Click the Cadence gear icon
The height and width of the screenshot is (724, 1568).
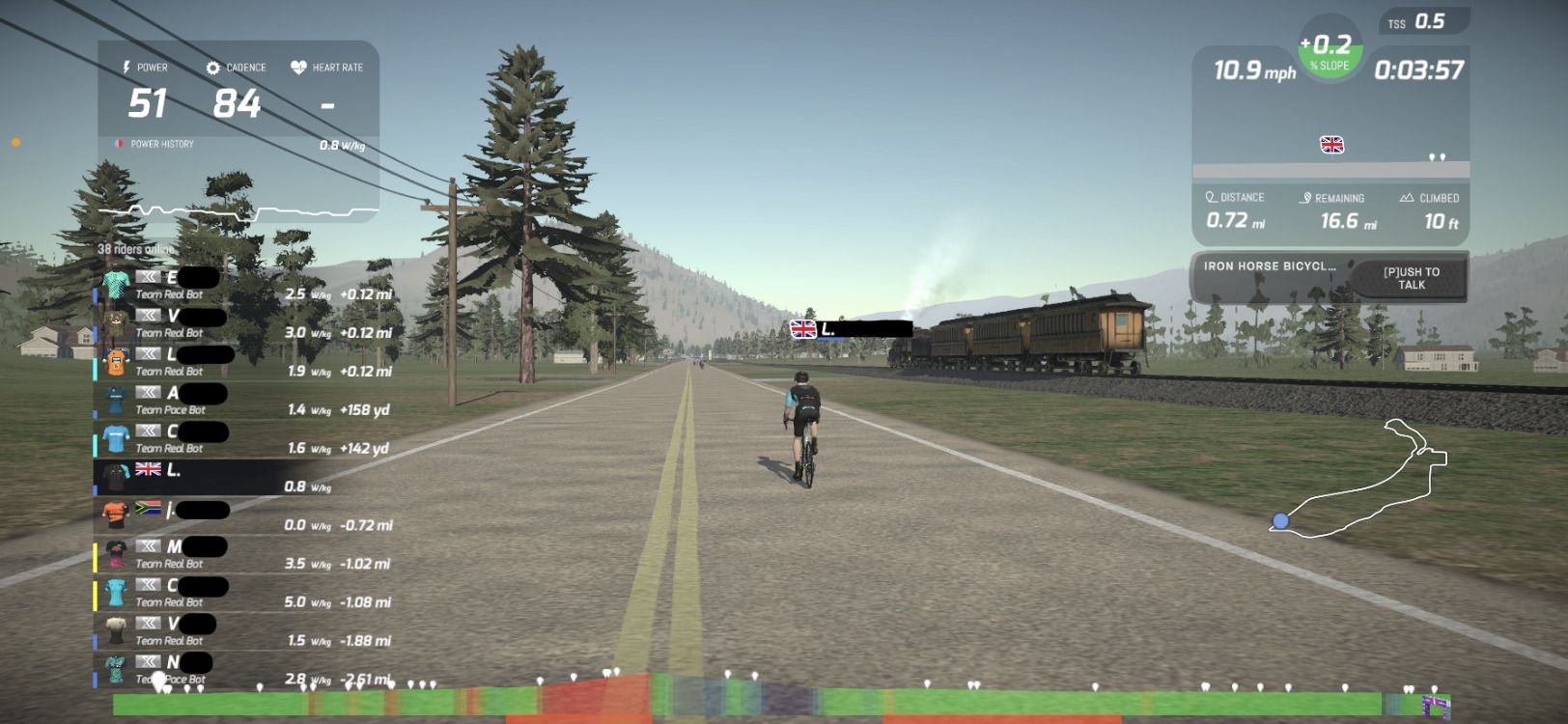[x=212, y=68]
